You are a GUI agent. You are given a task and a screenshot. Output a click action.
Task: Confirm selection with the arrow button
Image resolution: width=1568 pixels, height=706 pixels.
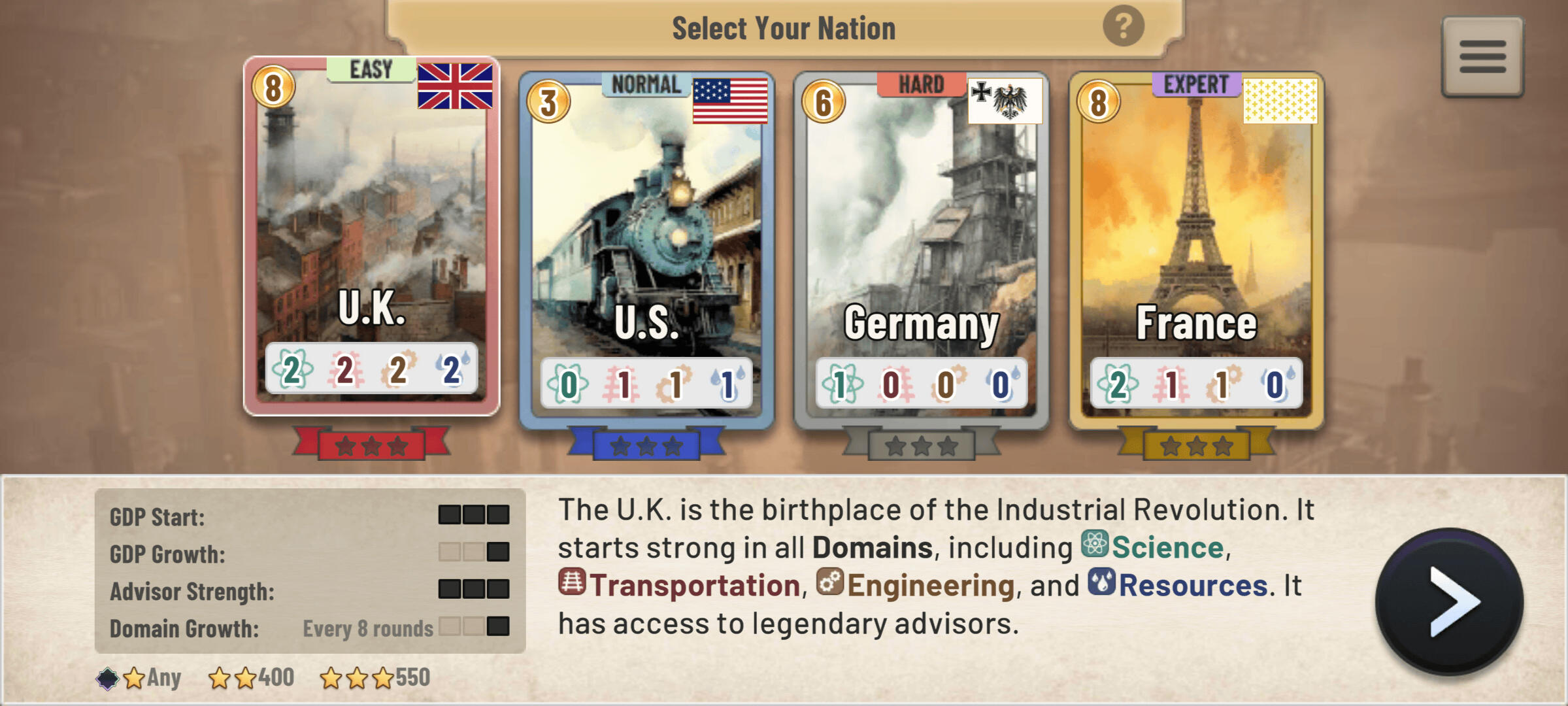coord(1449,601)
